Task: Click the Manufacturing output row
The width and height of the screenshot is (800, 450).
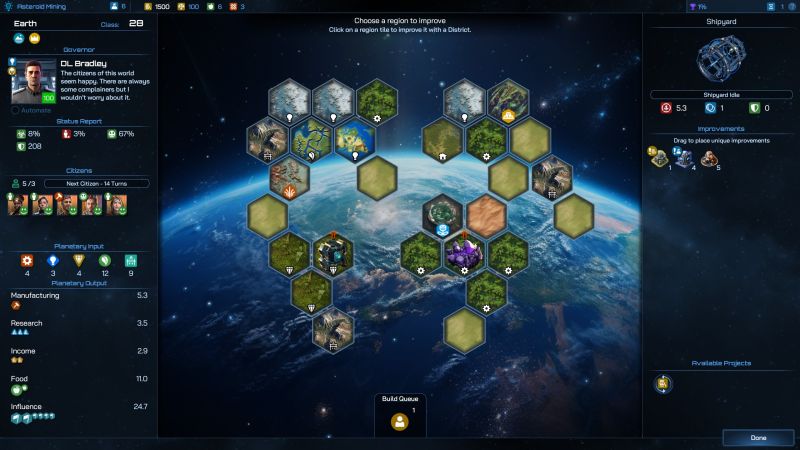Action: tap(79, 300)
